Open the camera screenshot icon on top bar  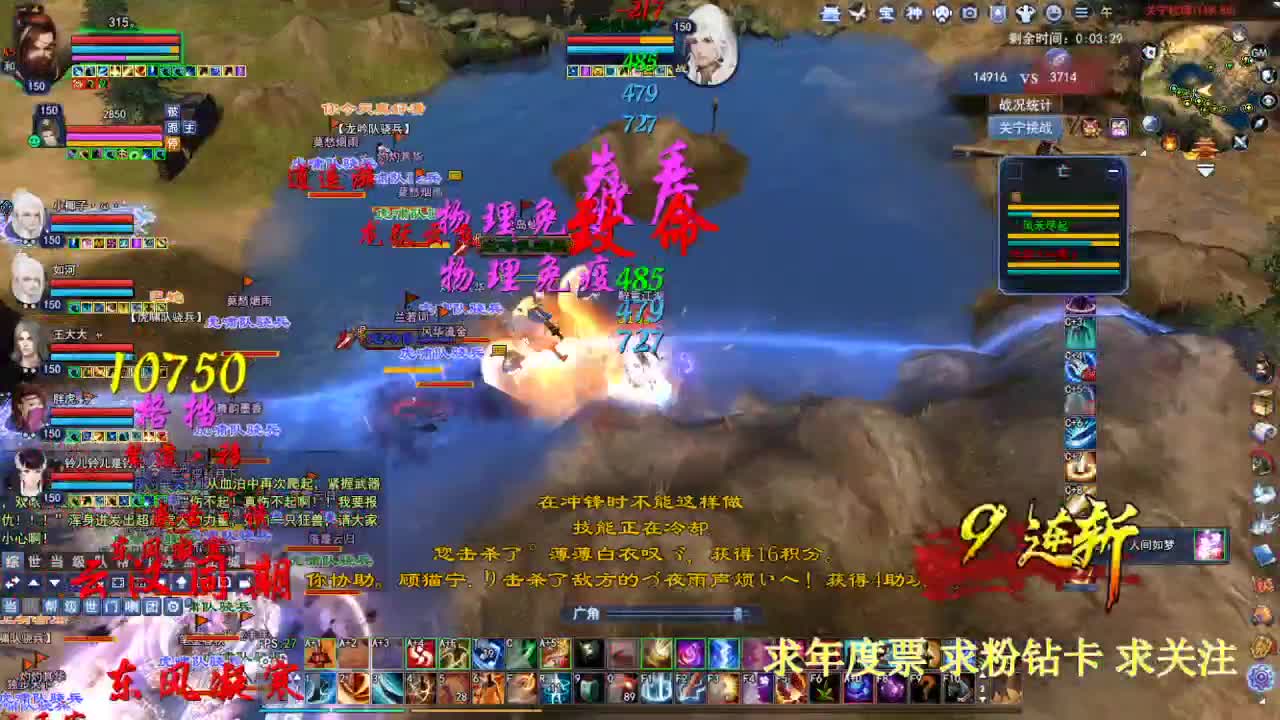[970, 14]
